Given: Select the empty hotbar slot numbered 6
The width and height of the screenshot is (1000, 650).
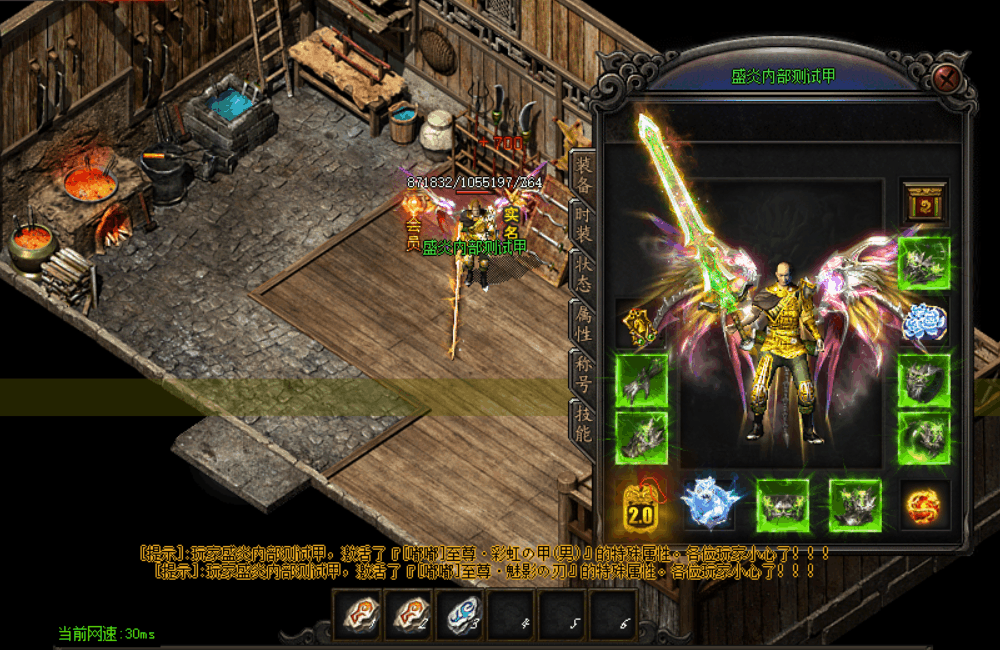Looking at the screenshot, I should 616,614.
